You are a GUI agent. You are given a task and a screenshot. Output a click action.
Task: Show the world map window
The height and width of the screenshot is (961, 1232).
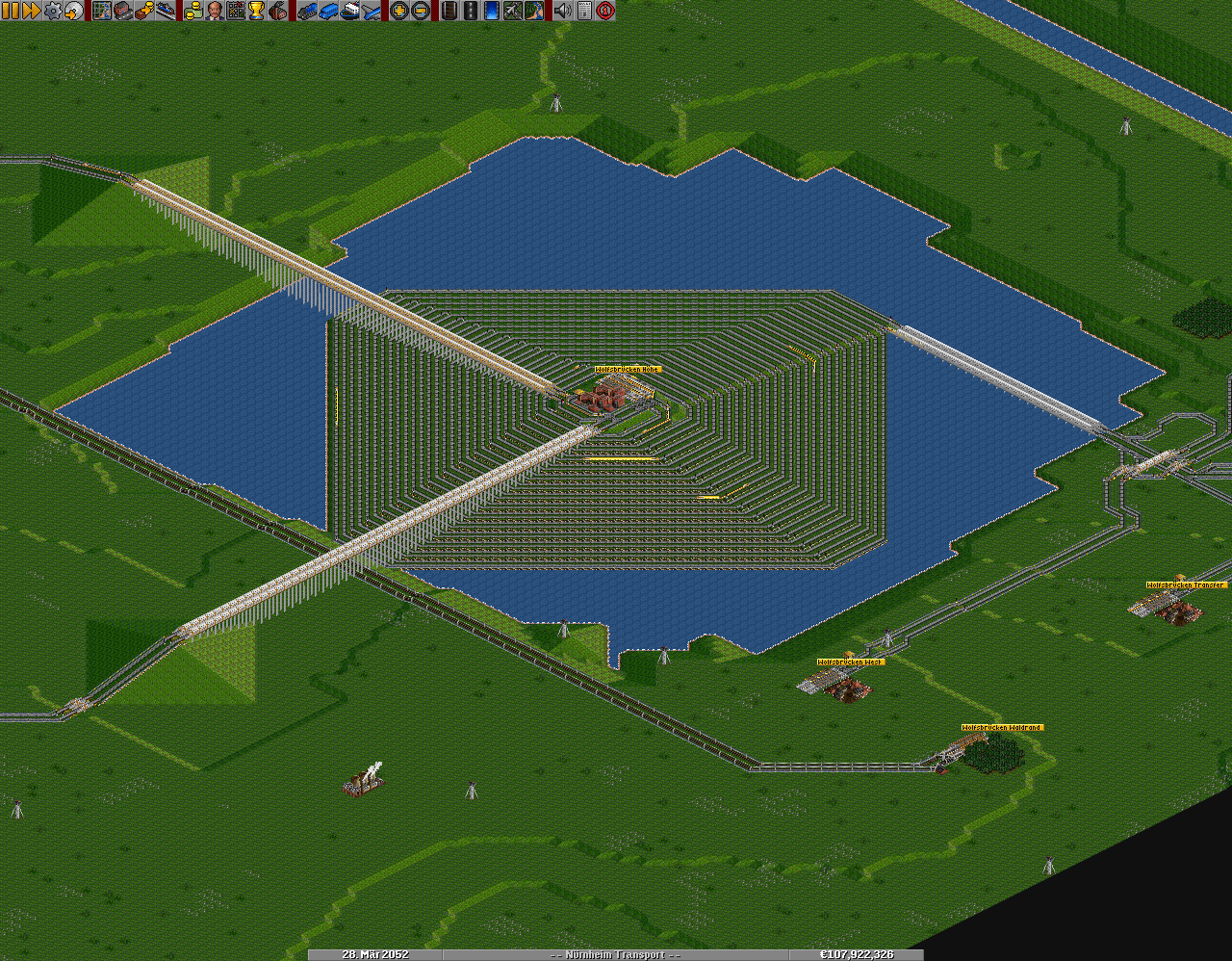point(102,11)
